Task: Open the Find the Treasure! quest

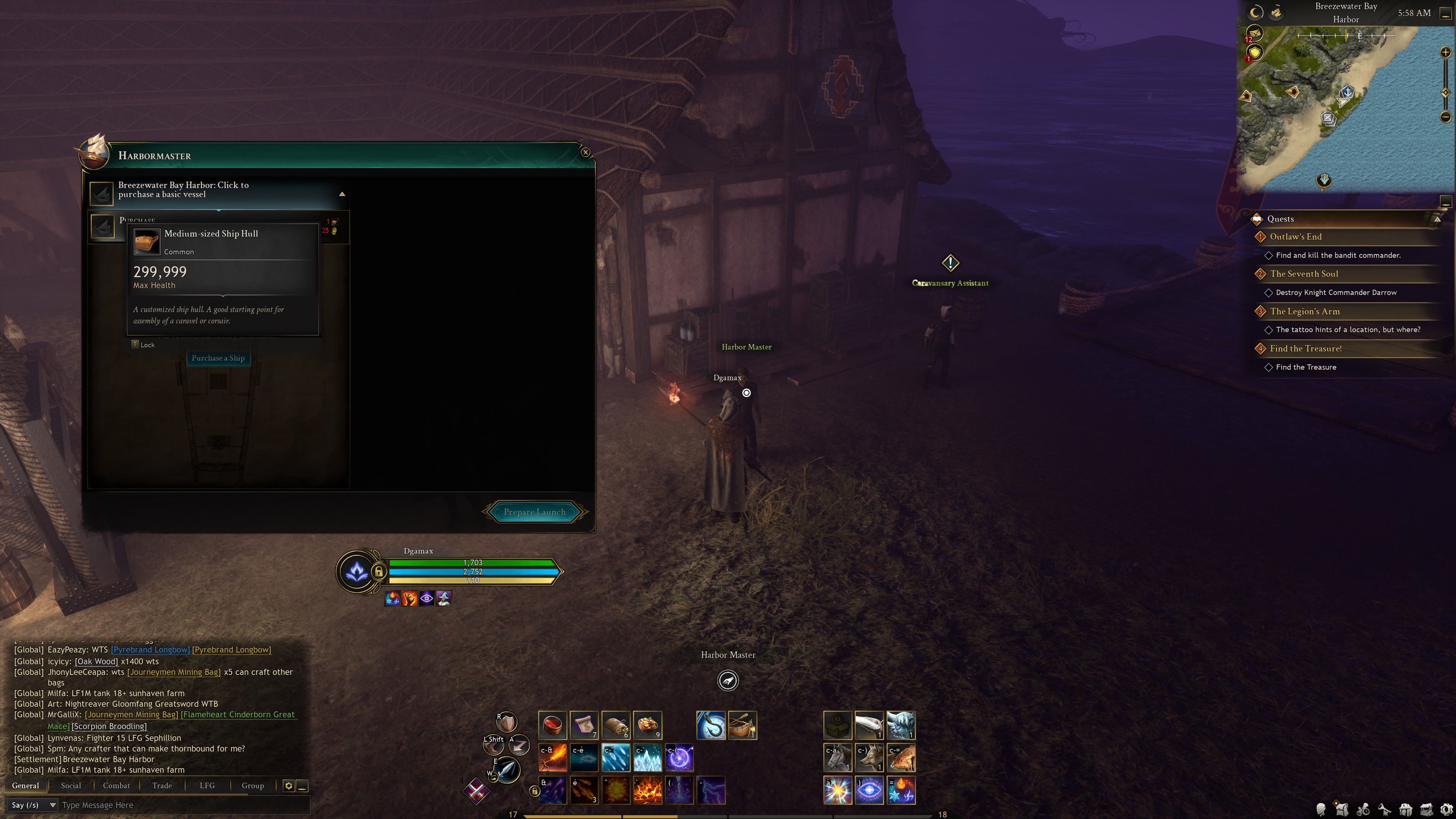Action: coord(1305,349)
